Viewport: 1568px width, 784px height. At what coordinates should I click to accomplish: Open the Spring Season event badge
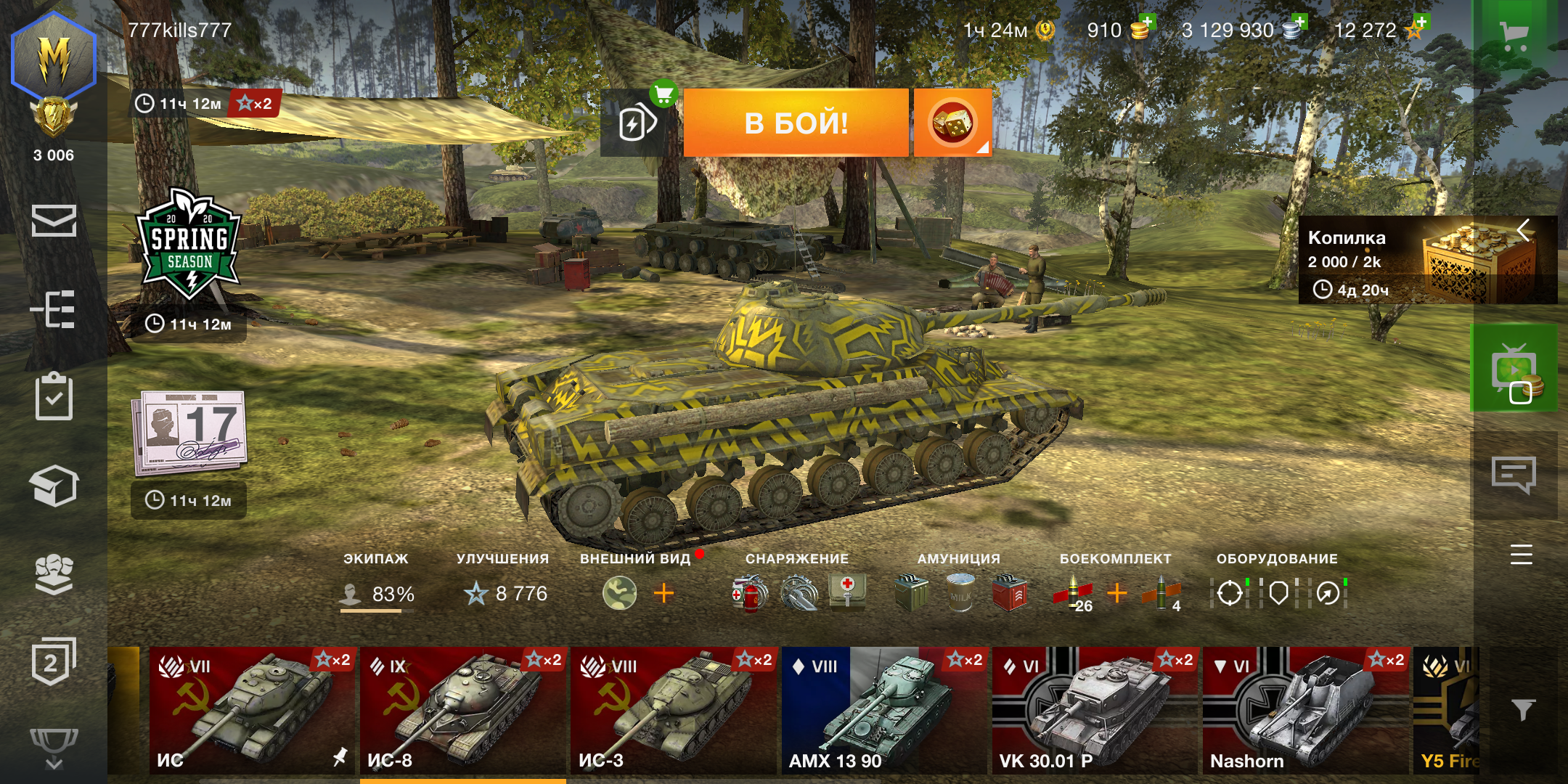coord(189,243)
